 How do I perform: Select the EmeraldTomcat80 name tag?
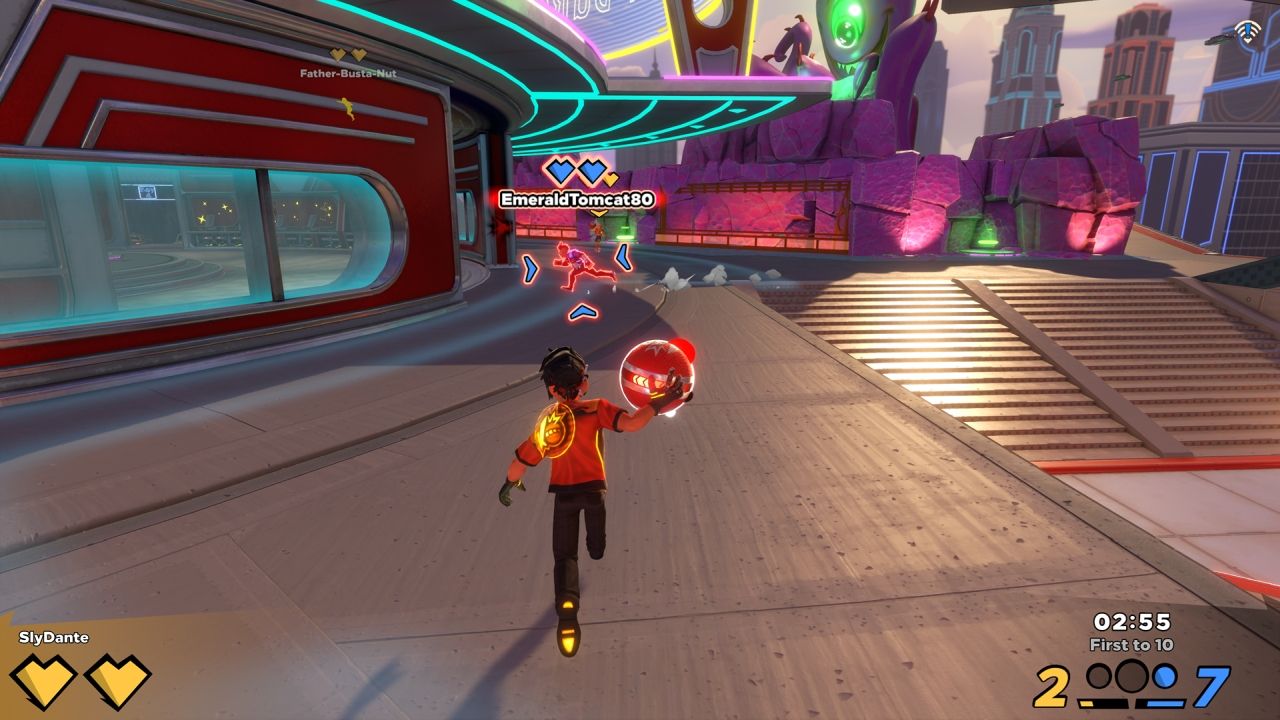(x=576, y=199)
